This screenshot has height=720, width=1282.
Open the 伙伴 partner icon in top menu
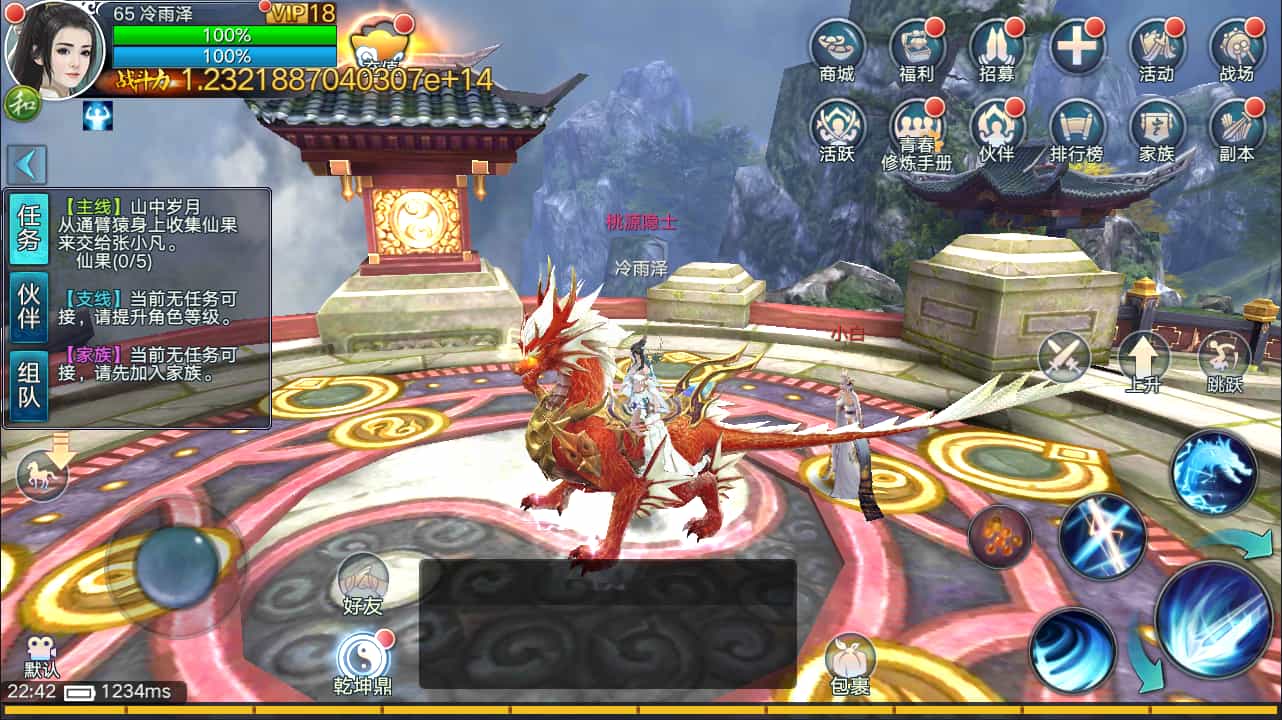click(997, 128)
